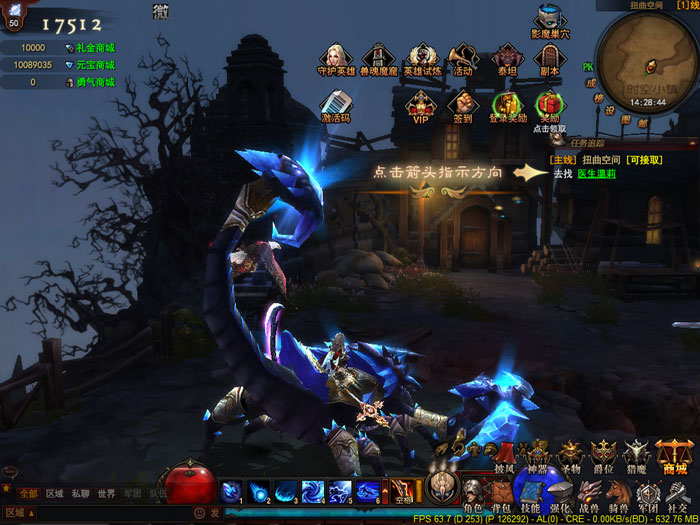Open the 商城 store button

point(673,455)
